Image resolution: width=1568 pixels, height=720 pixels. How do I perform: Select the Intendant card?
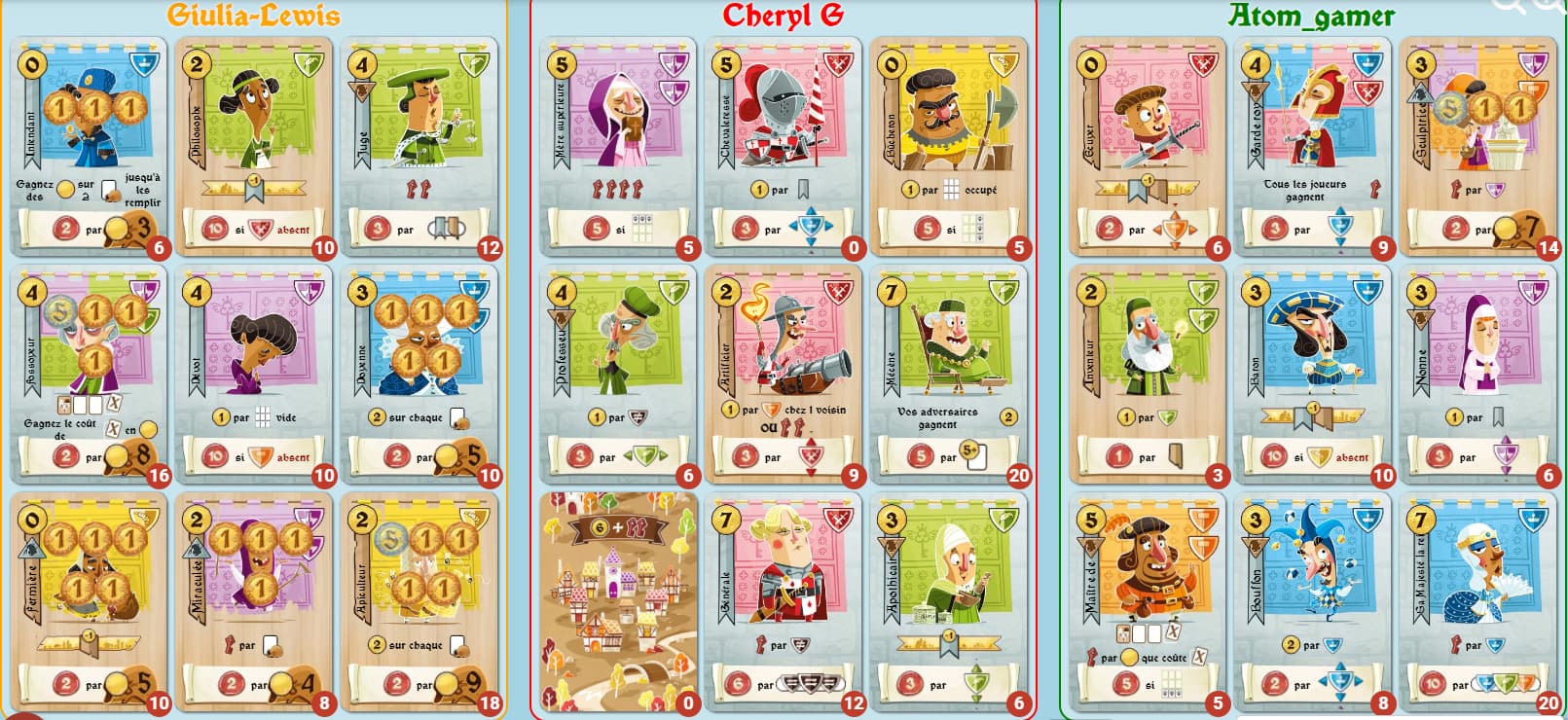click(x=90, y=146)
